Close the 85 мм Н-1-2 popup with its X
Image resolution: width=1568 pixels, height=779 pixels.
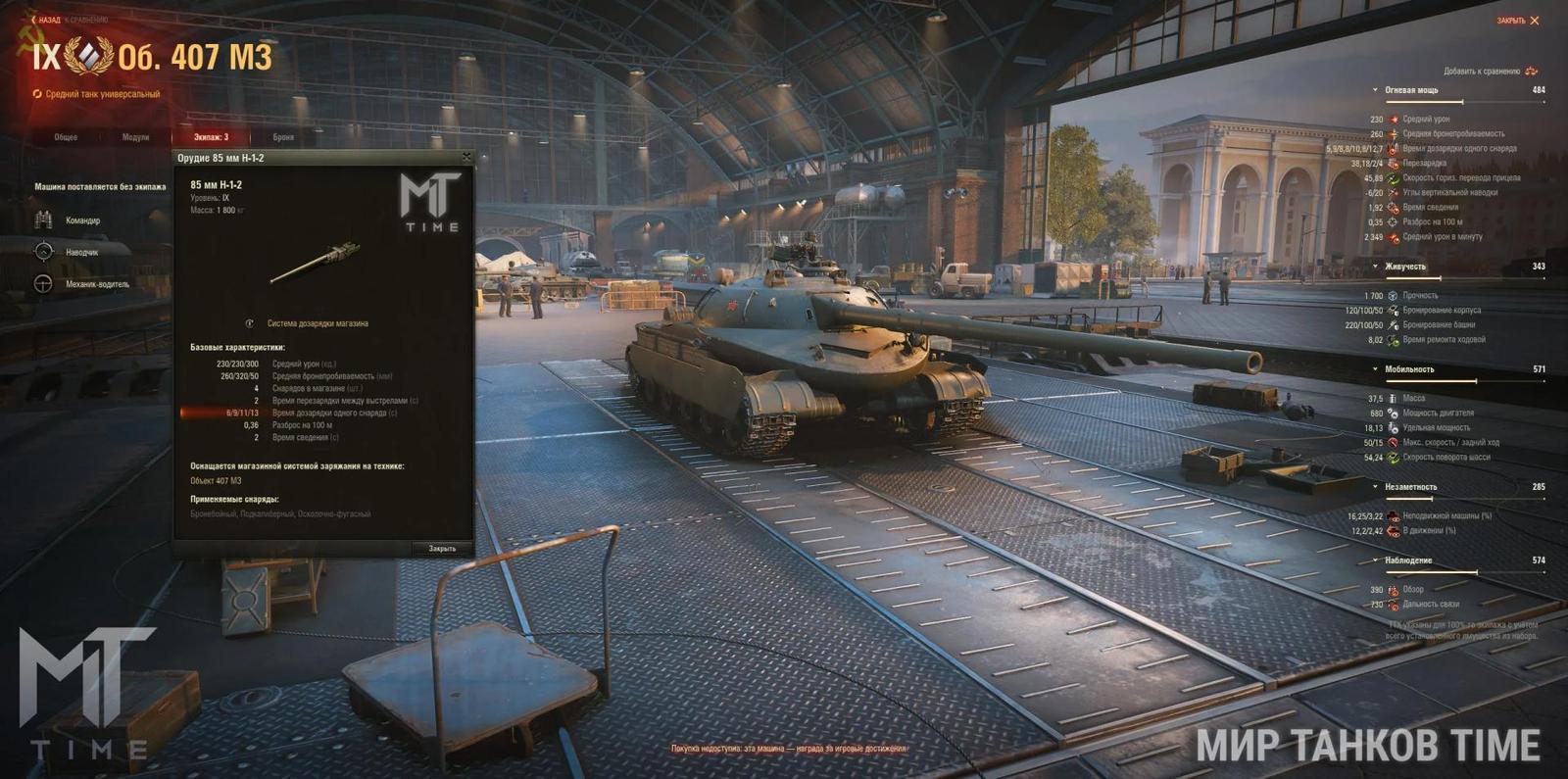465,158
